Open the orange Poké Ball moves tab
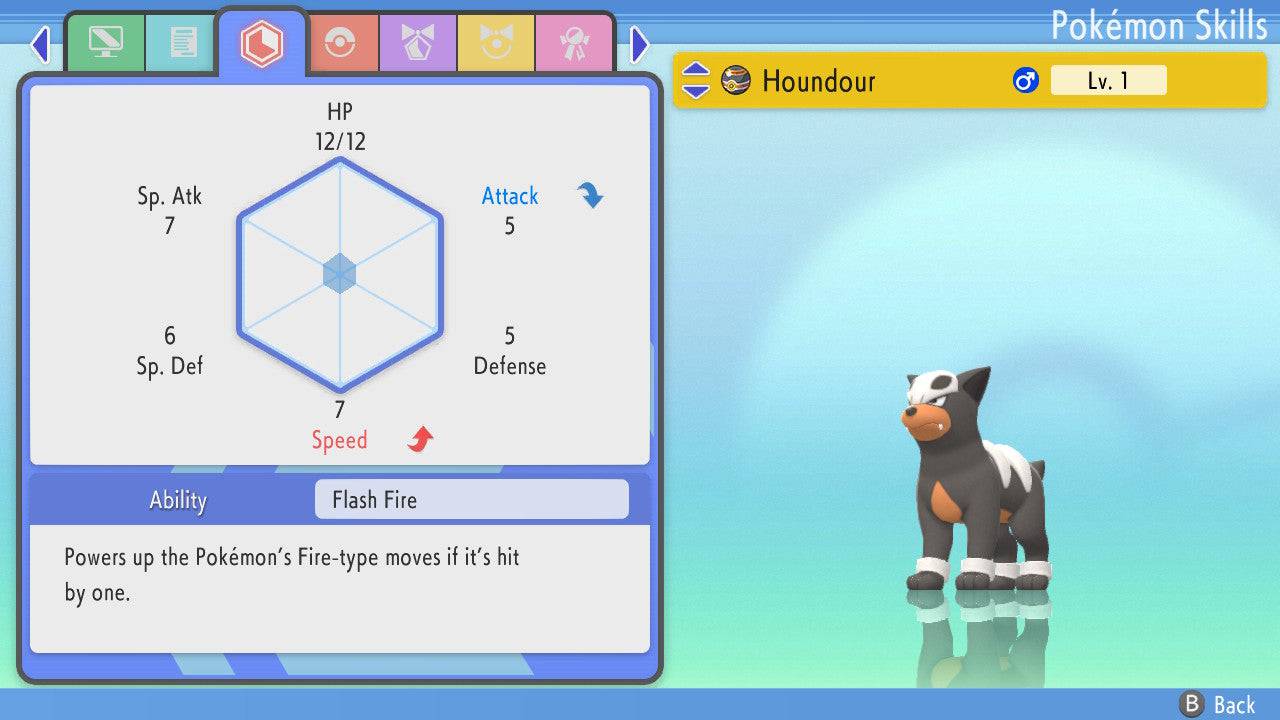This screenshot has width=1280, height=720. [340, 43]
